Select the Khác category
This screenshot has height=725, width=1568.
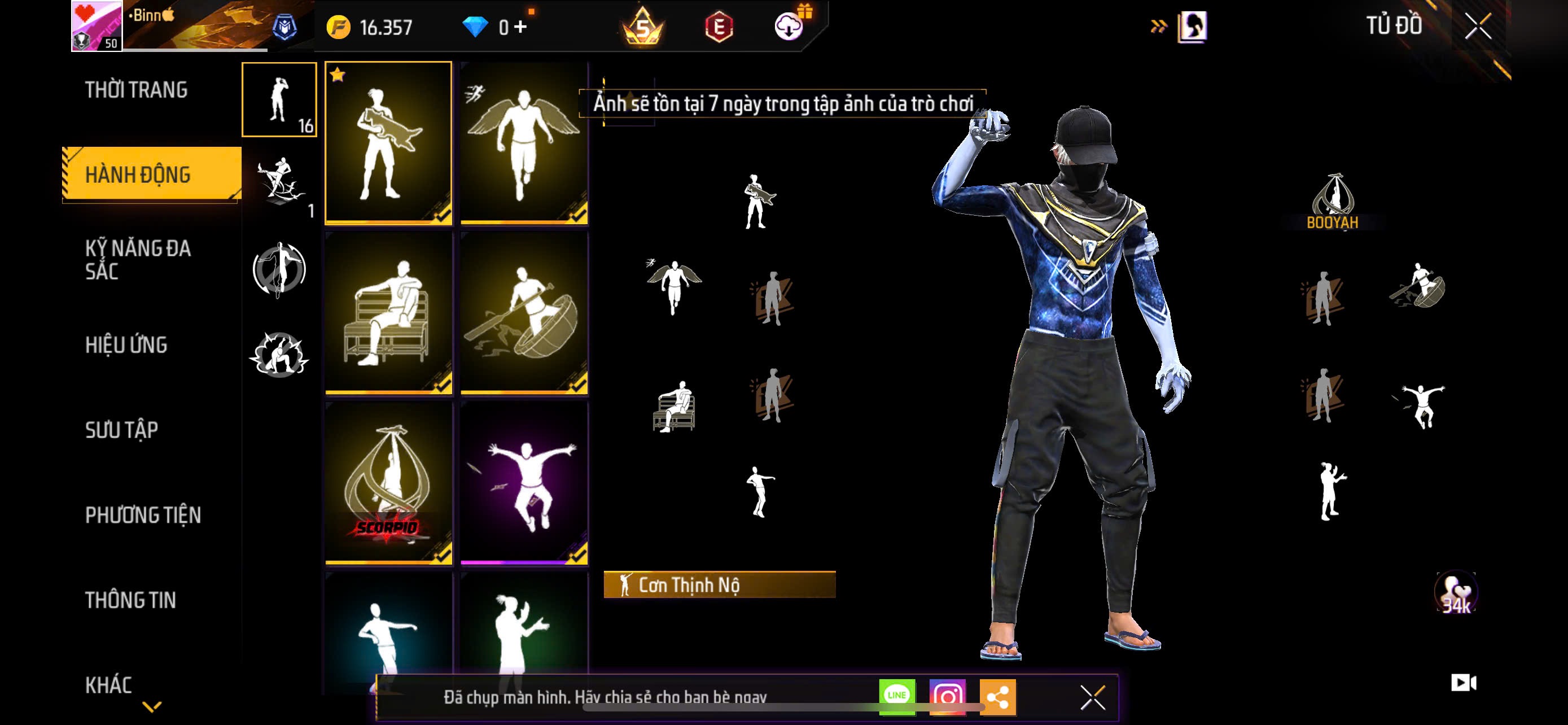[108, 685]
